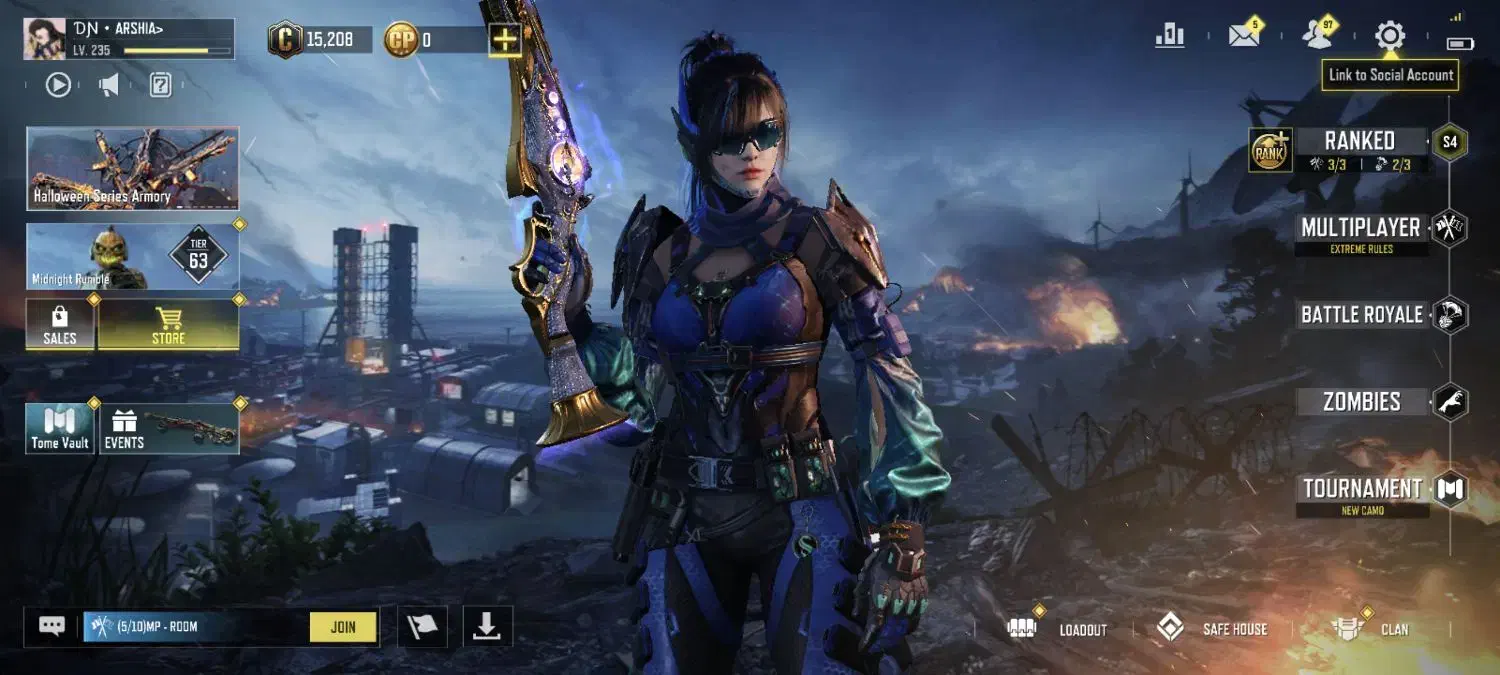View the leaderboard bar chart icon
Viewport: 1500px width, 675px height.
click(1170, 37)
